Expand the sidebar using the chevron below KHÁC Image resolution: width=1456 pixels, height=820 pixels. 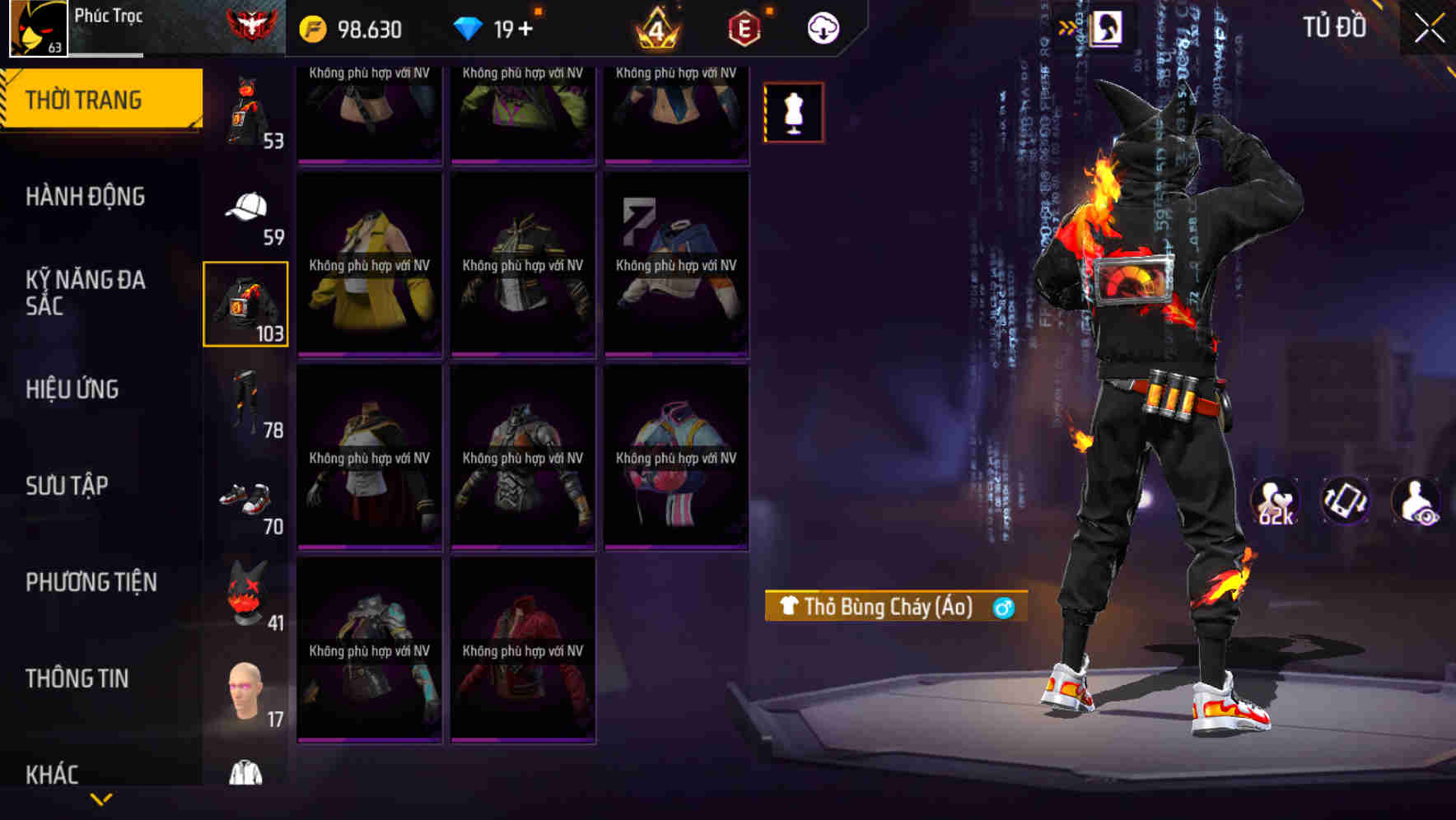101,799
